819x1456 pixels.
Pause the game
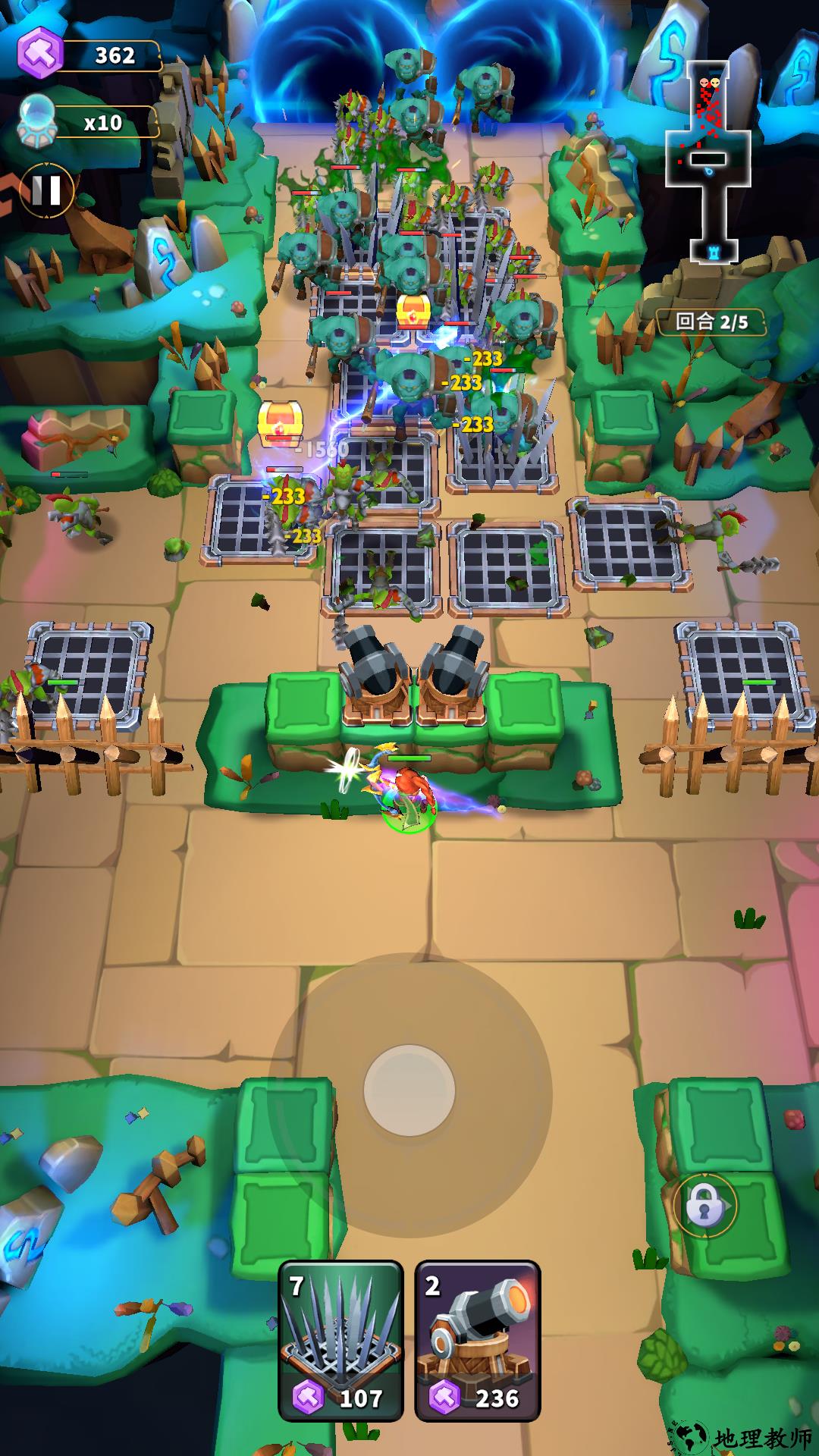tap(46, 191)
